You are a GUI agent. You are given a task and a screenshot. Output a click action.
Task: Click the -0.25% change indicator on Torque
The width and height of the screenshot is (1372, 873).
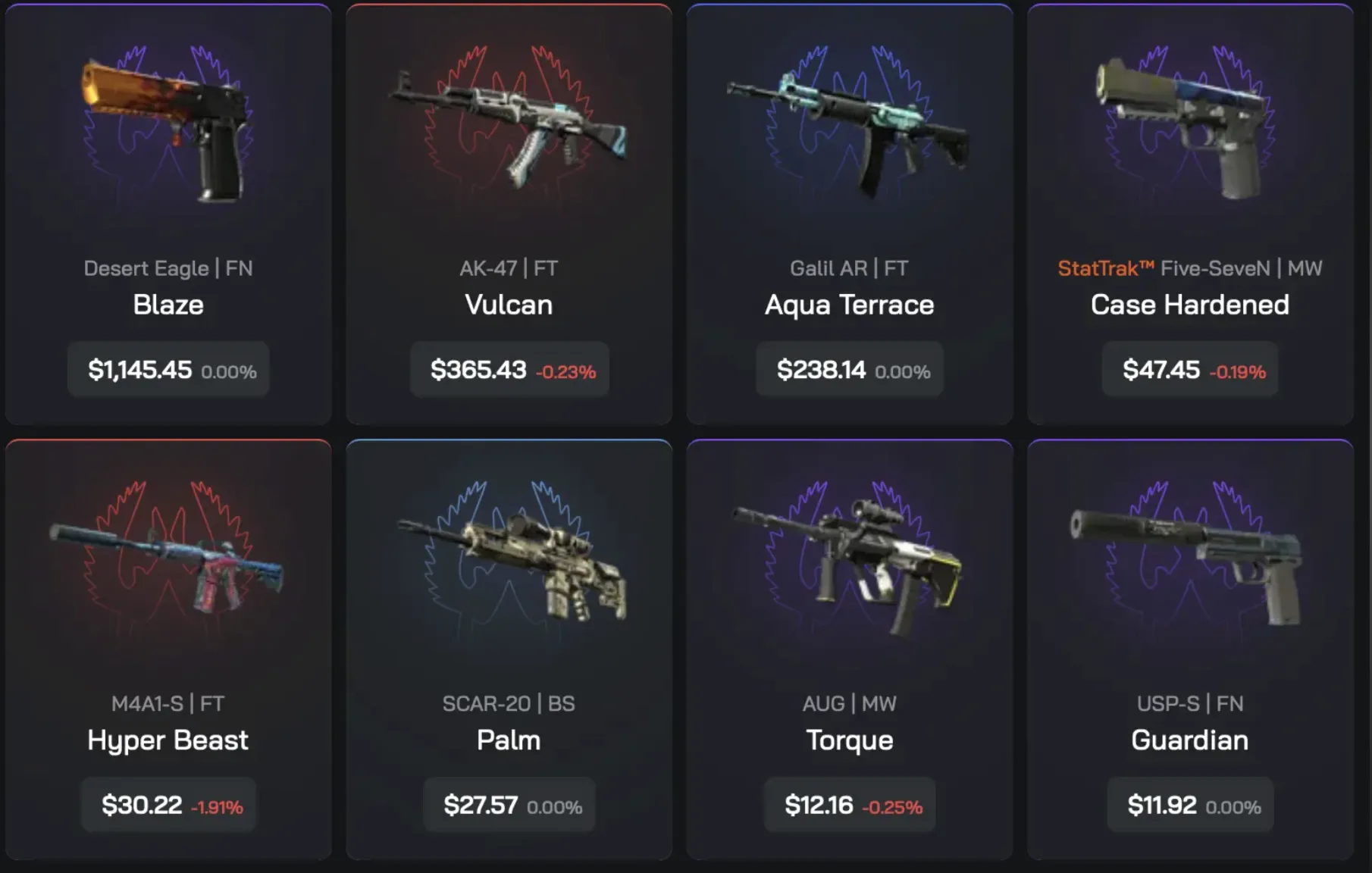pos(893,808)
